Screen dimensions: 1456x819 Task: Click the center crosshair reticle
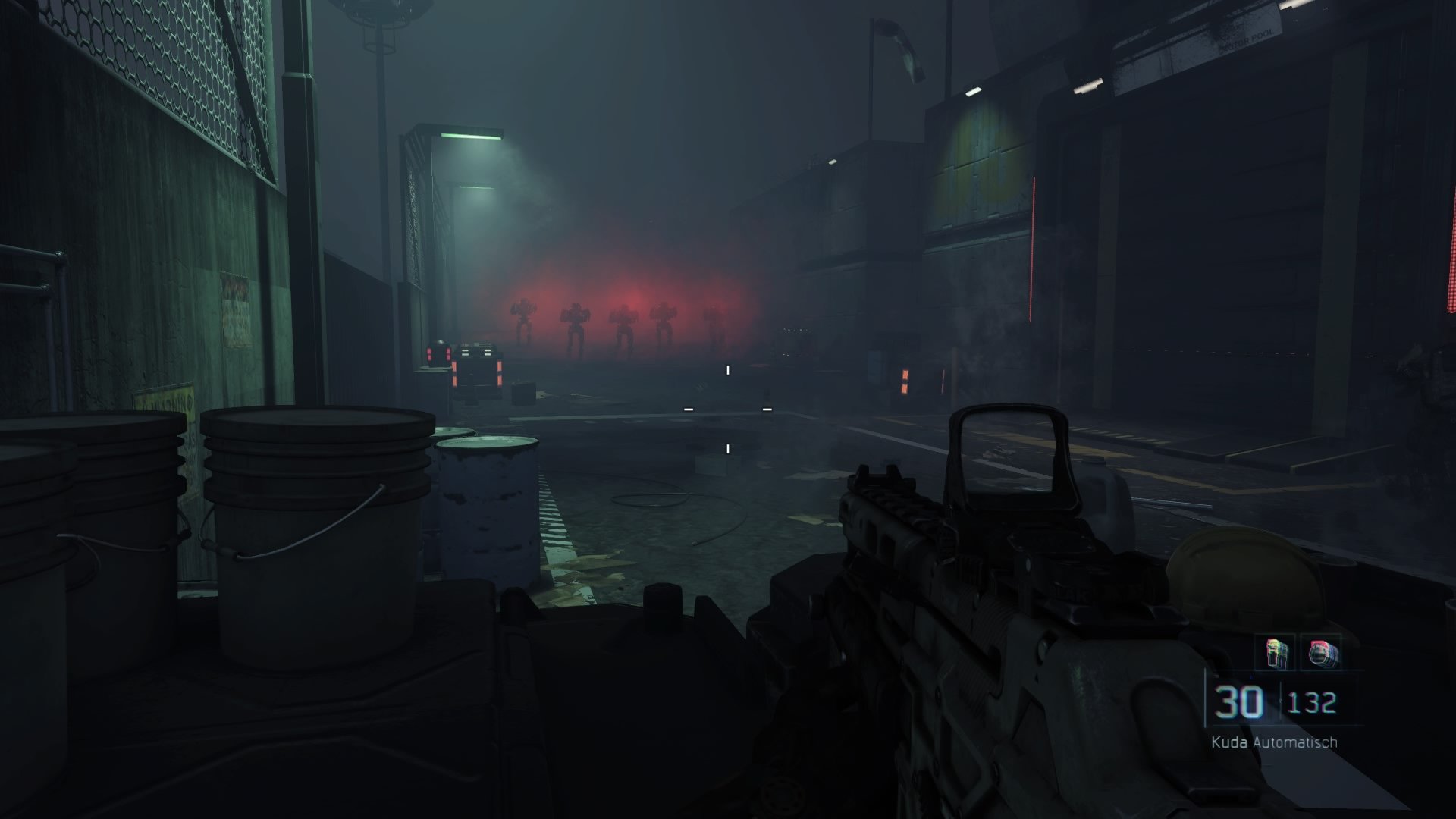tap(726, 409)
